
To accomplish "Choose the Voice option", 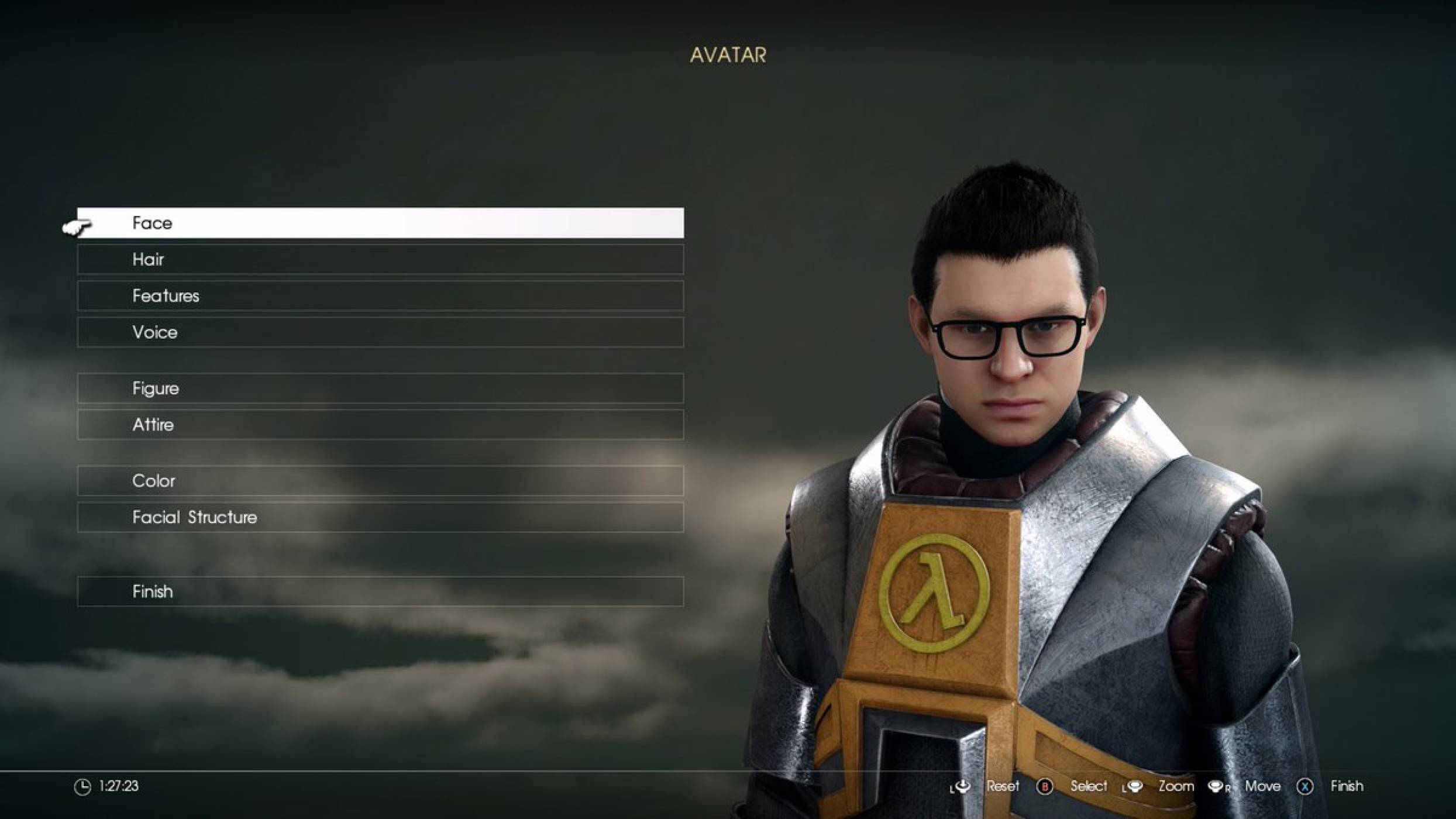I will [x=380, y=332].
